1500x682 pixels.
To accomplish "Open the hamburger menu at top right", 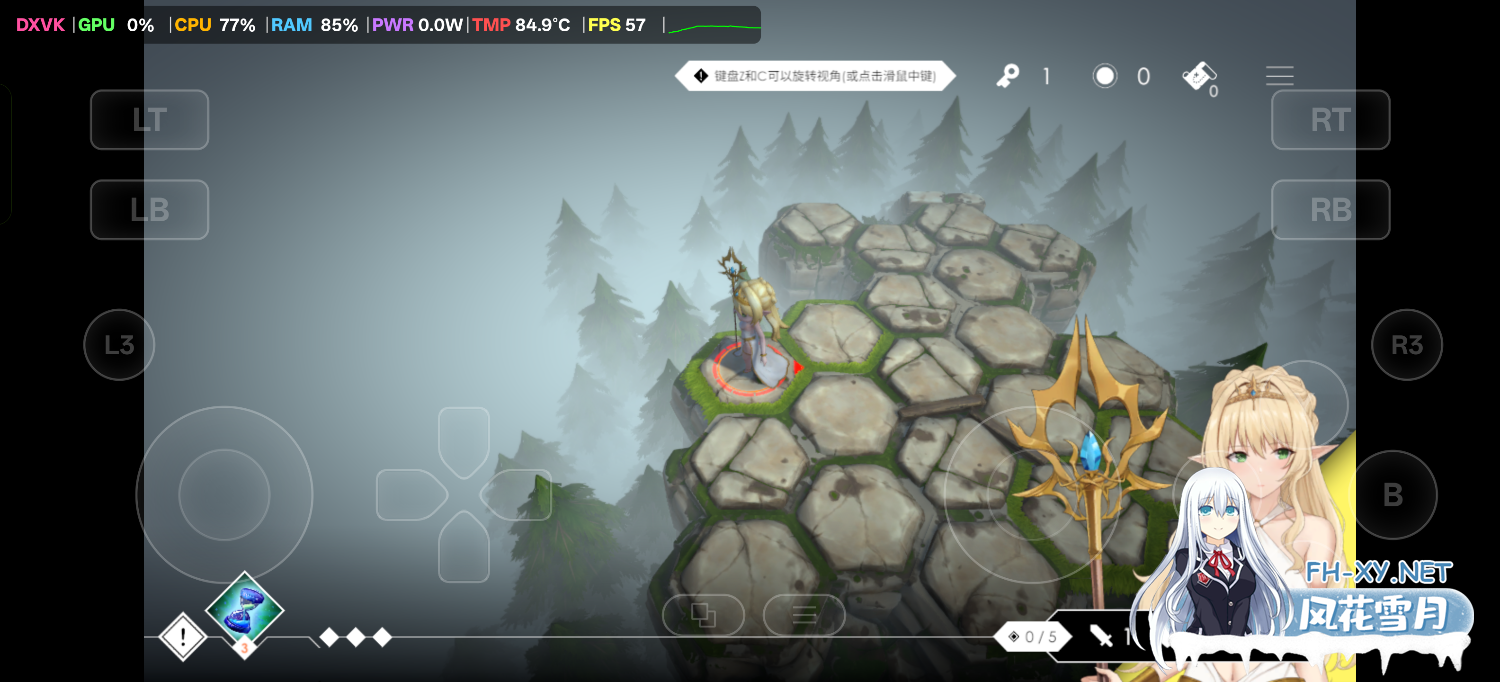I will coord(1279,76).
